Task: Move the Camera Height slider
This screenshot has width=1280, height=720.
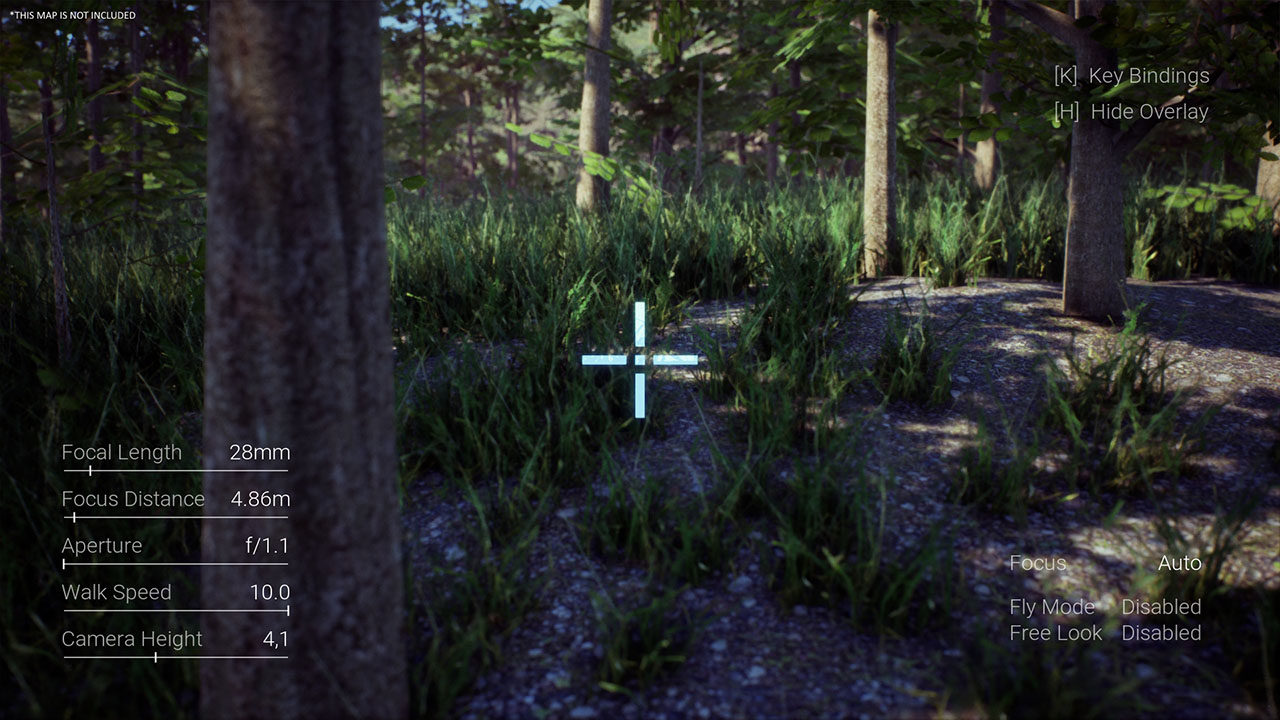Action: point(155,657)
